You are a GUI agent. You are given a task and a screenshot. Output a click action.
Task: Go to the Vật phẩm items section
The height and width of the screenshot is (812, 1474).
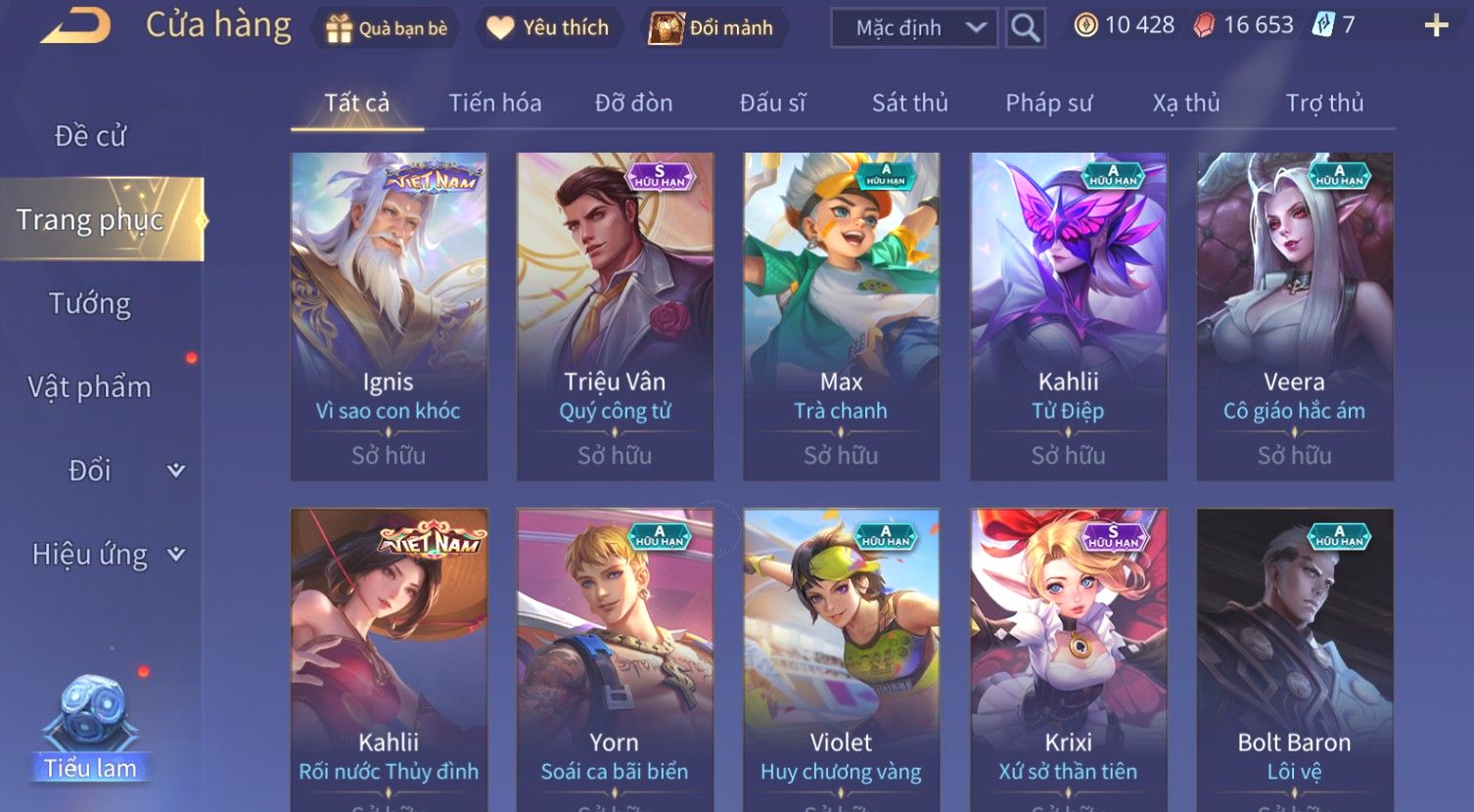pos(90,387)
